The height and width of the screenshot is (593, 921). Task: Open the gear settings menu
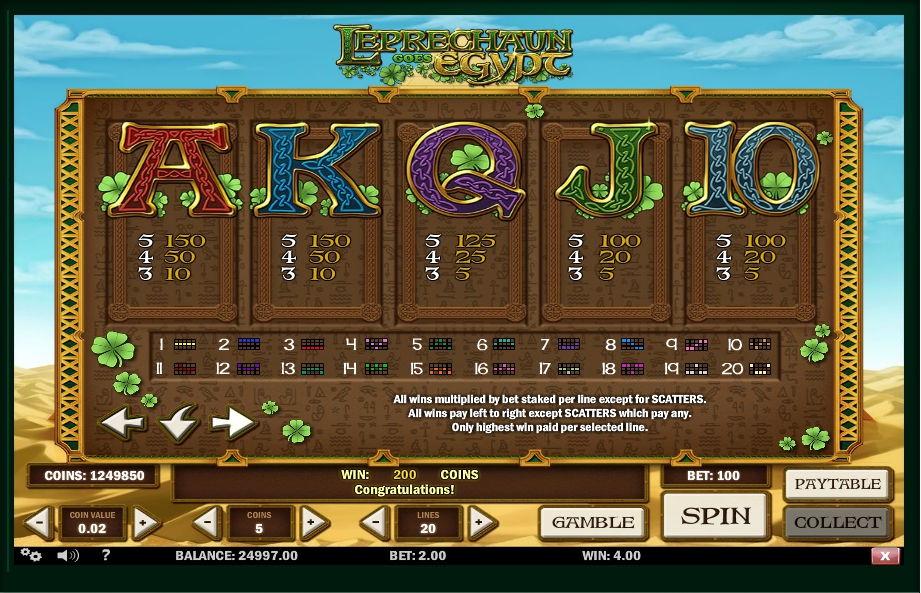[31, 556]
